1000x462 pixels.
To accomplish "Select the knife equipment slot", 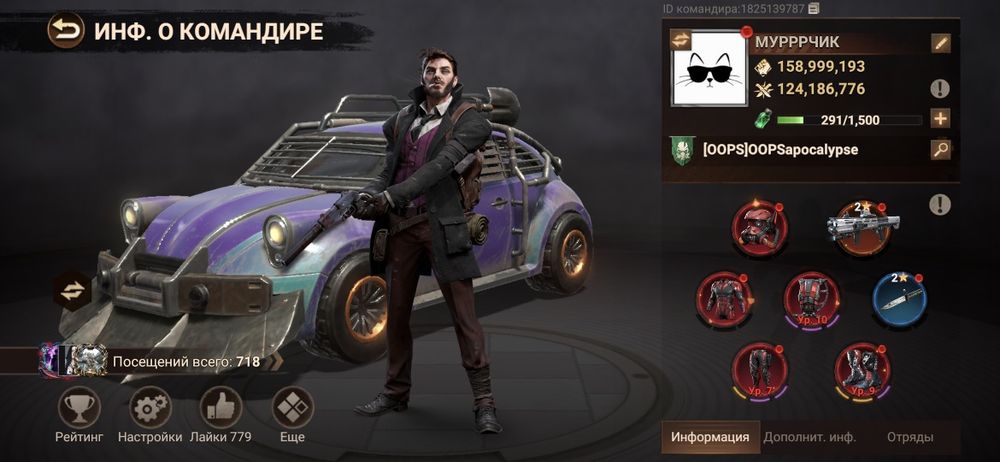I will [x=899, y=298].
